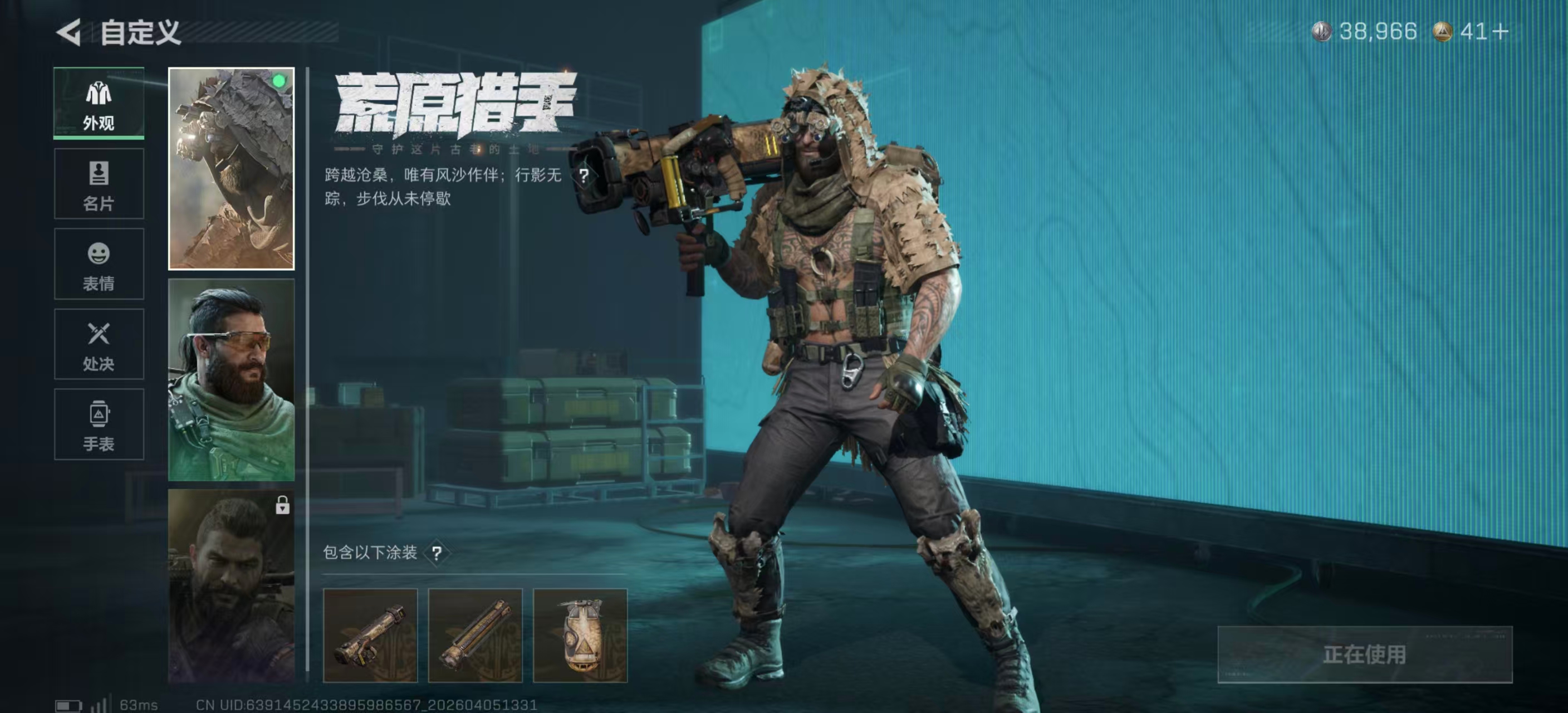Select the 表情 emote icon in sidebar
The image size is (1568, 713).
click(x=99, y=264)
